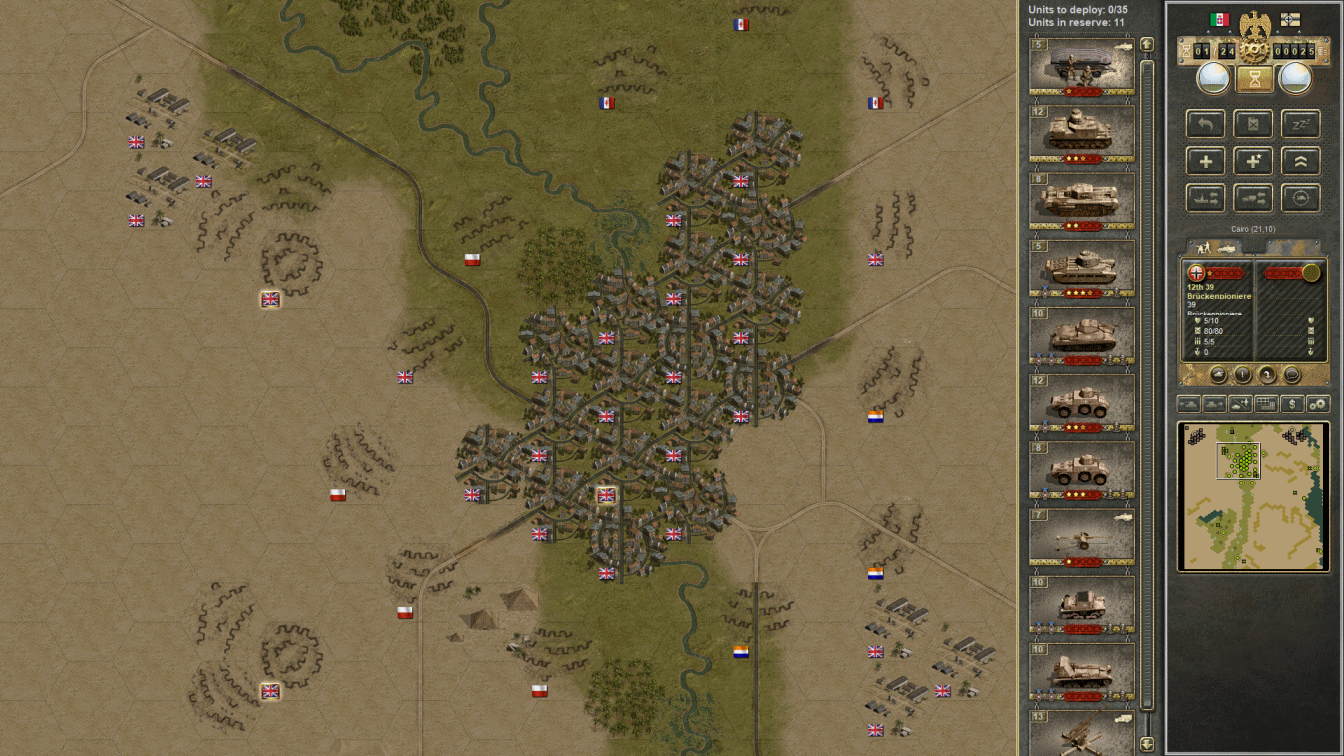Collapse the unit list with top arrow
Image resolution: width=1344 pixels, height=756 pixels.
[x=1146, y=45]
